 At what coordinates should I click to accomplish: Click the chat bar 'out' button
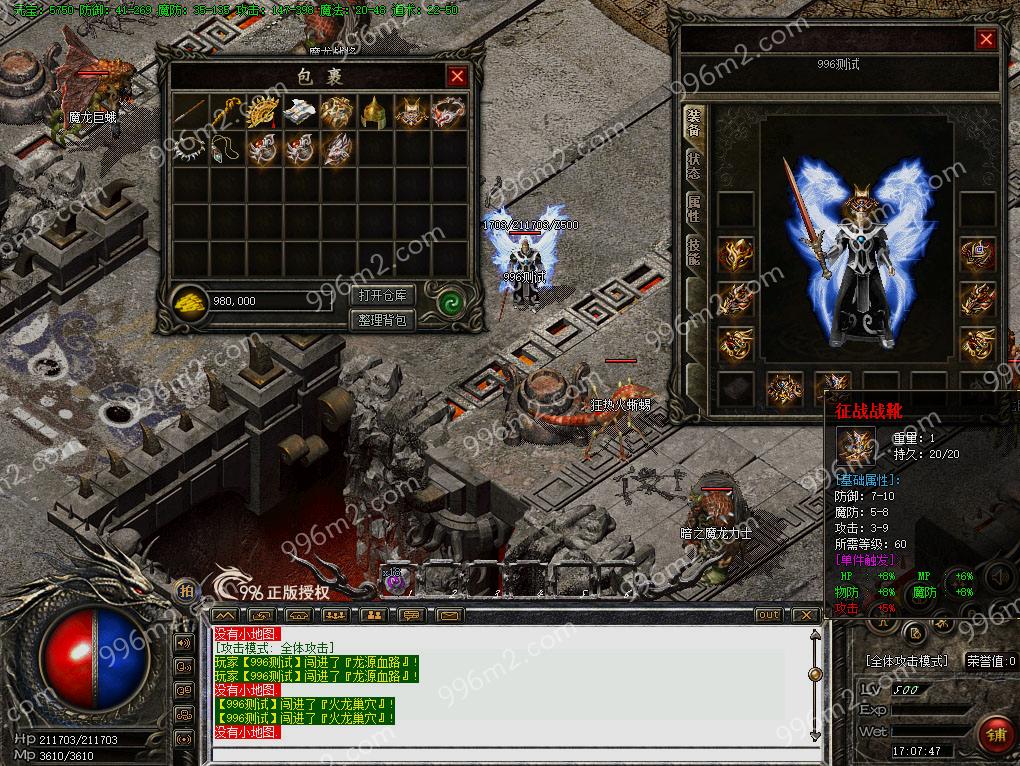[x=768, y=615]
